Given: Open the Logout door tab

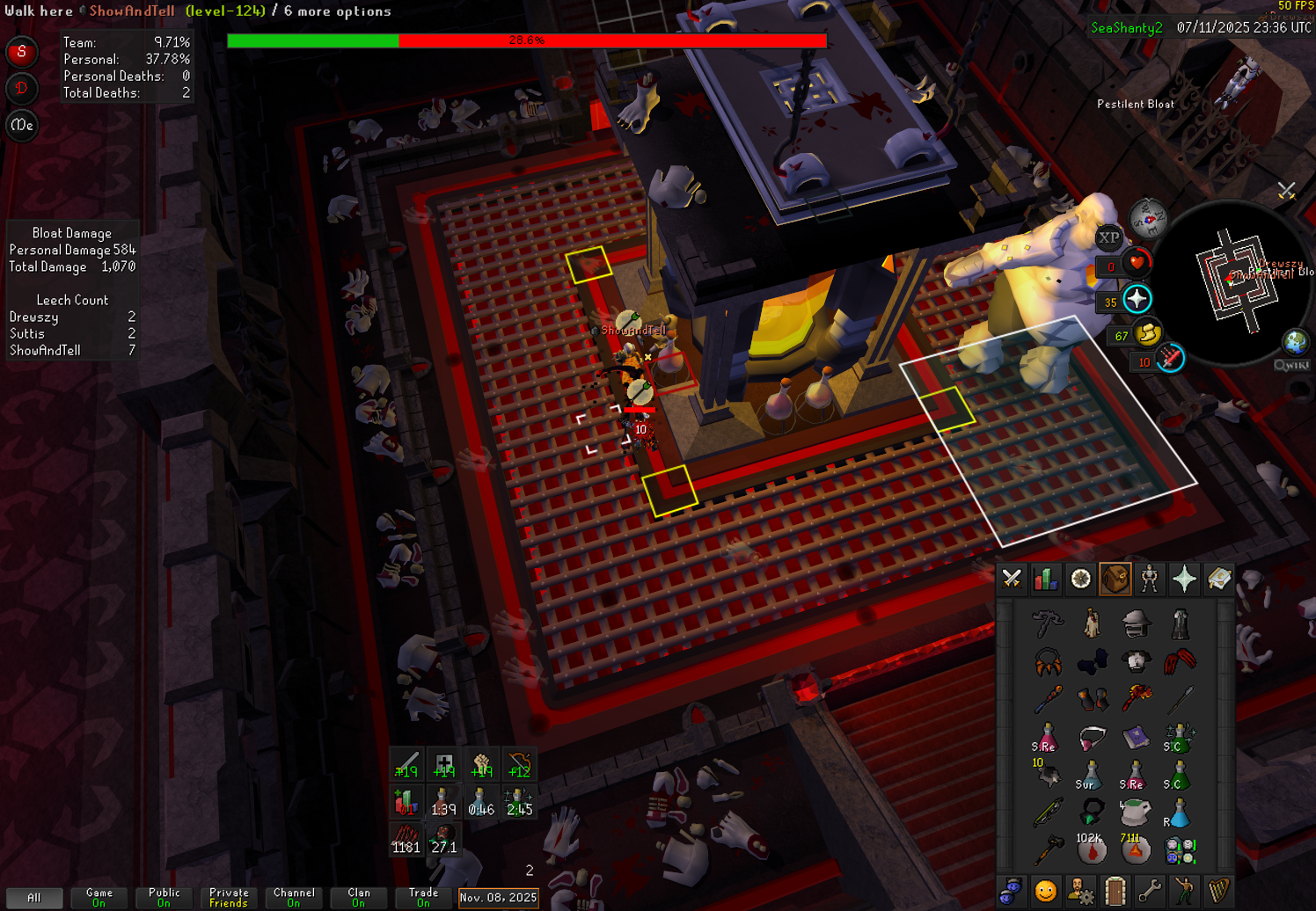Looking at the screenshot, I should pos(1115,892).
